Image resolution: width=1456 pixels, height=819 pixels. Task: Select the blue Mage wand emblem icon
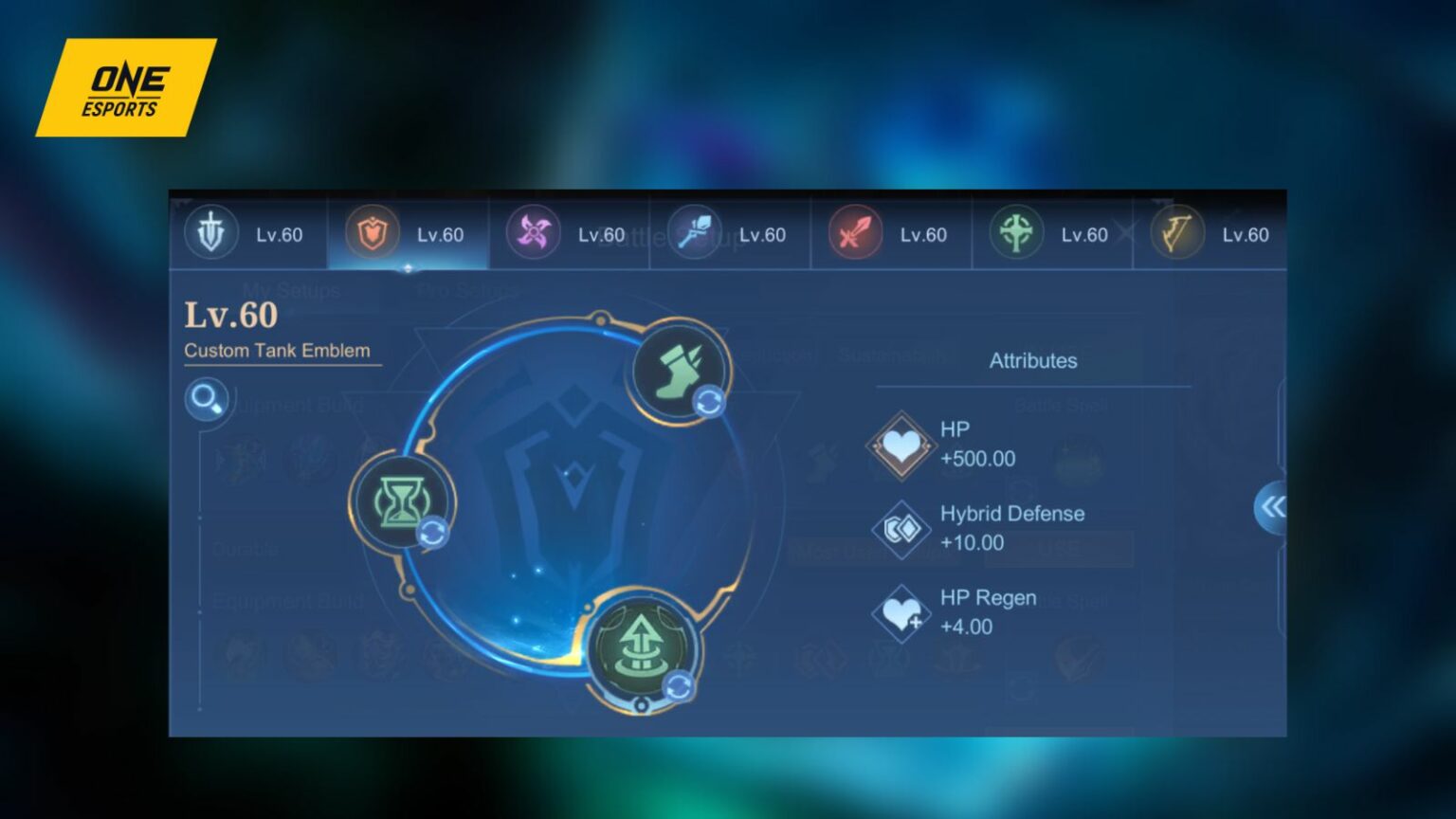693,233
